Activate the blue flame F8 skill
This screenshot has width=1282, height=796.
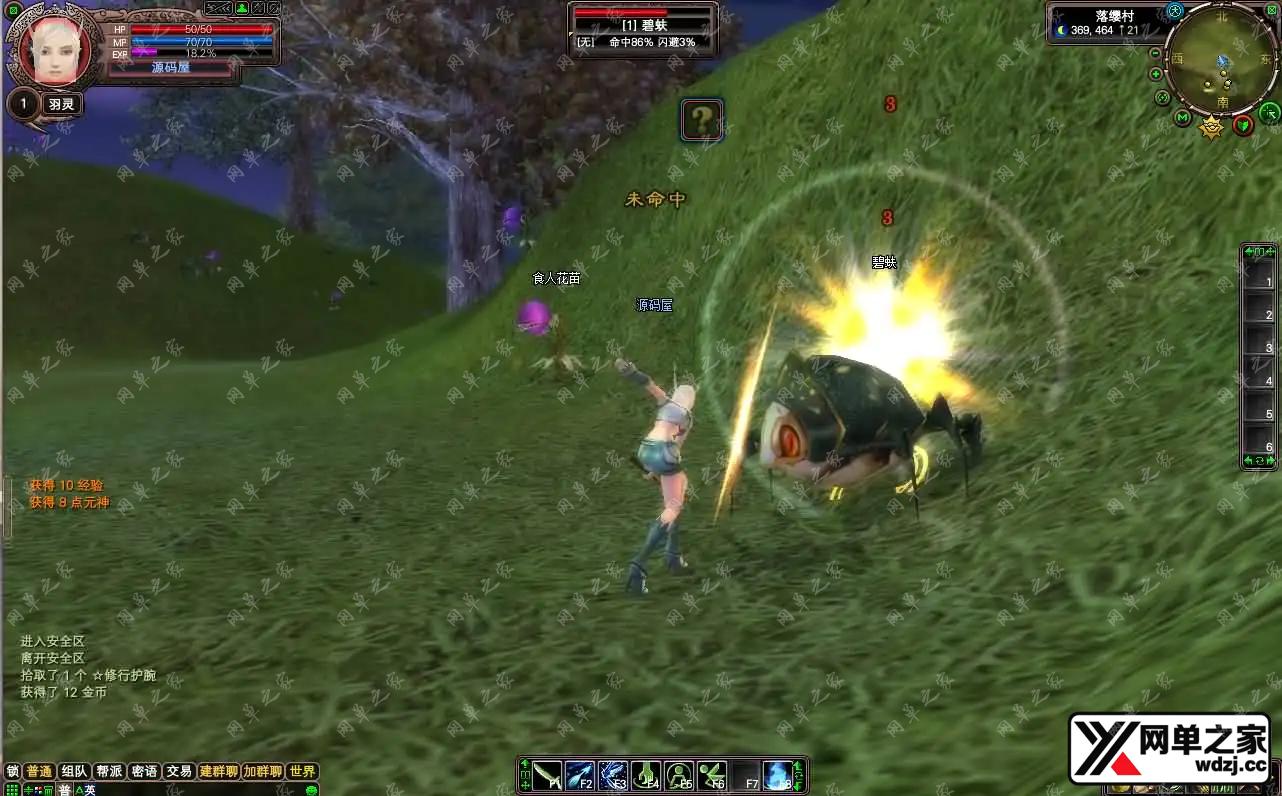[x=777, y=776]
